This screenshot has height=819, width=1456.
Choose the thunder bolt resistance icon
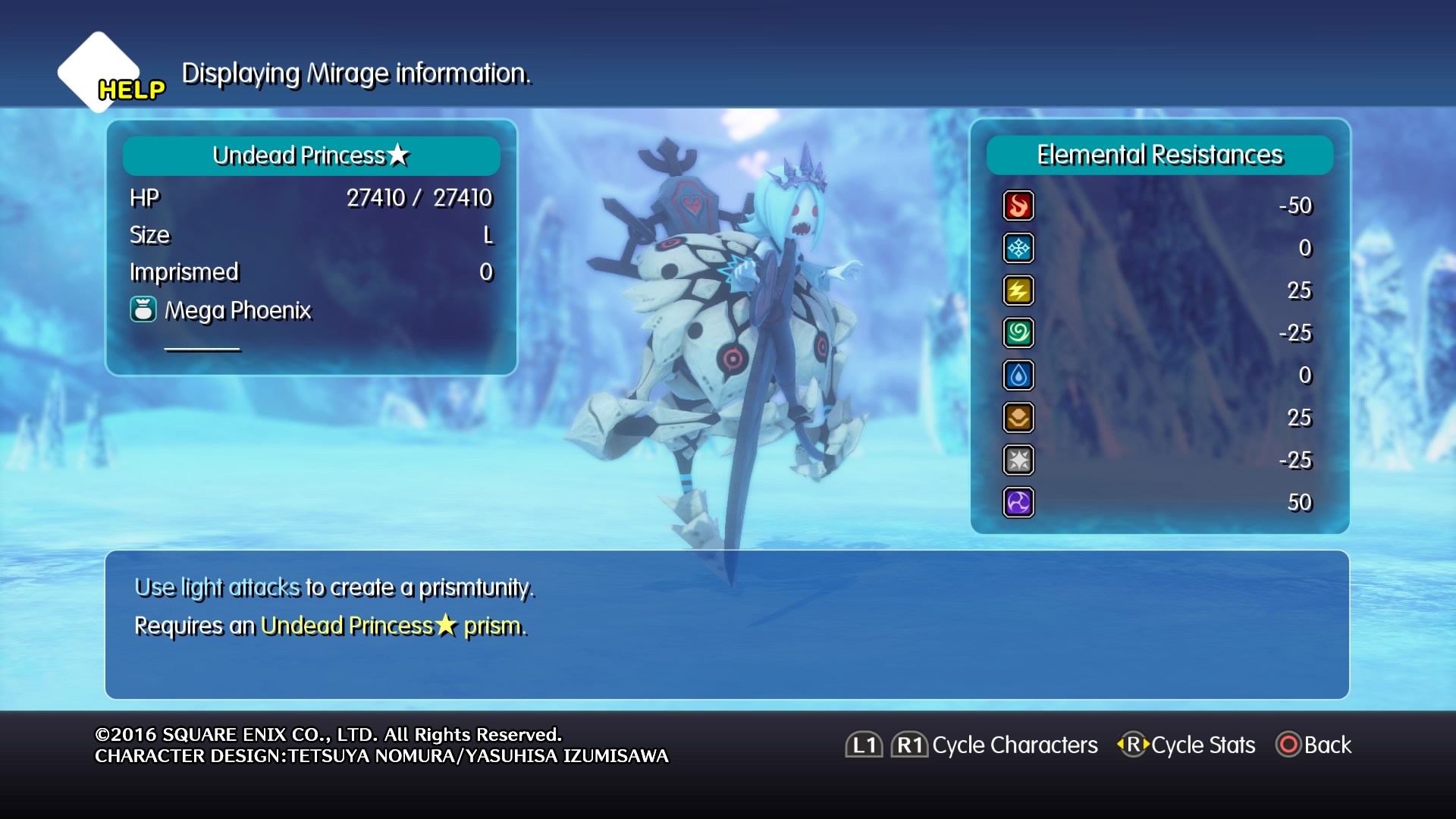pos(1018,290)
